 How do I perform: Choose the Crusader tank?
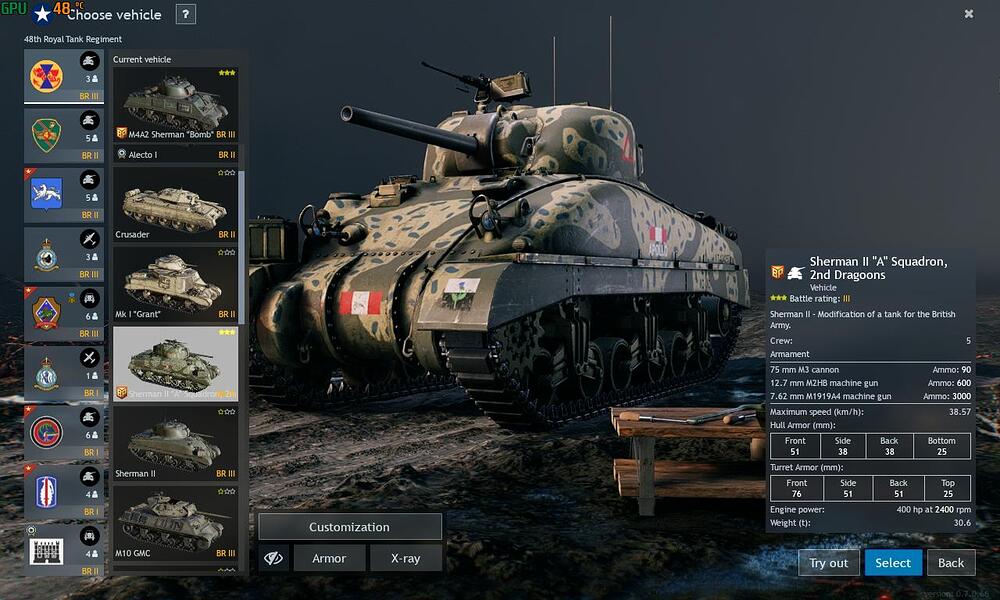click(x=175, y=203)
